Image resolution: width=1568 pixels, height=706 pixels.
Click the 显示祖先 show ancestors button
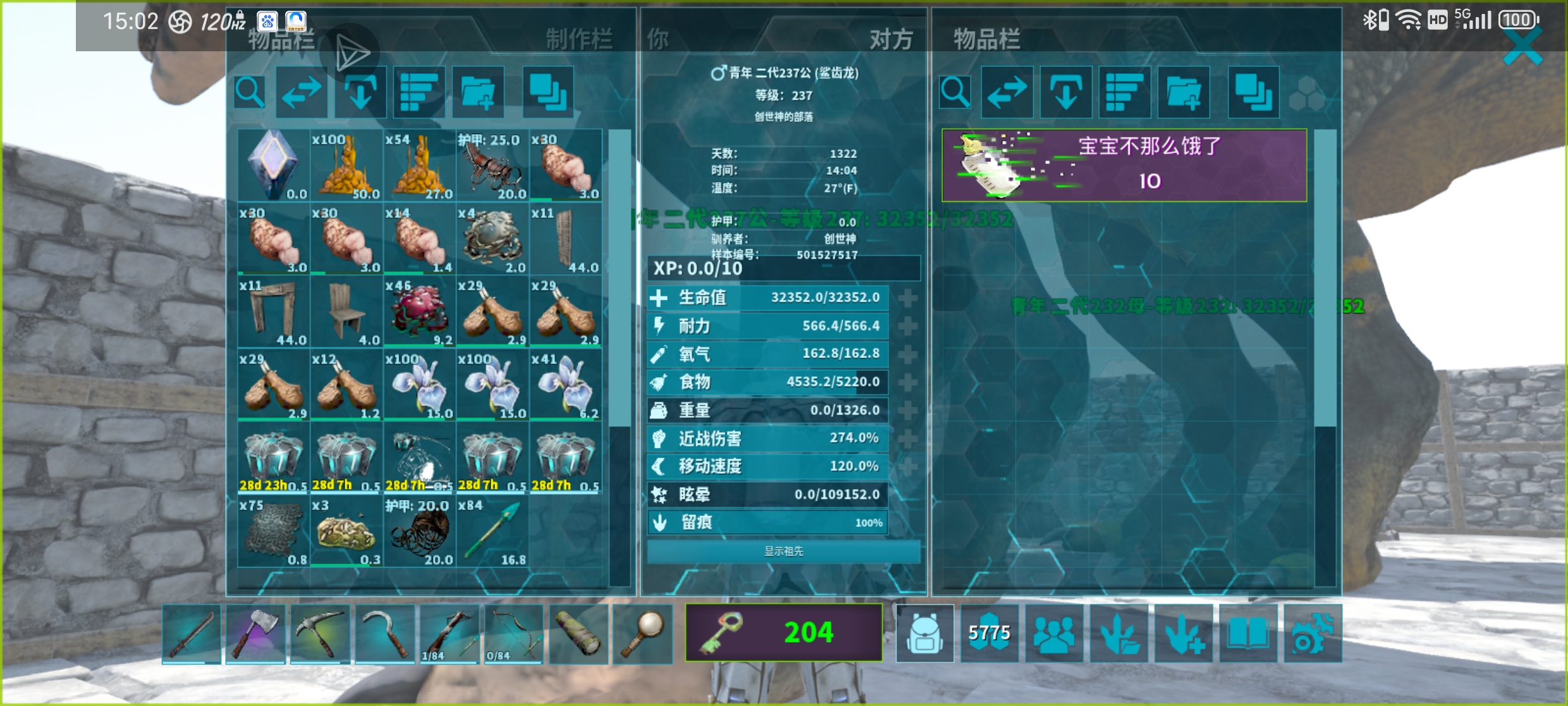[783, 551]
